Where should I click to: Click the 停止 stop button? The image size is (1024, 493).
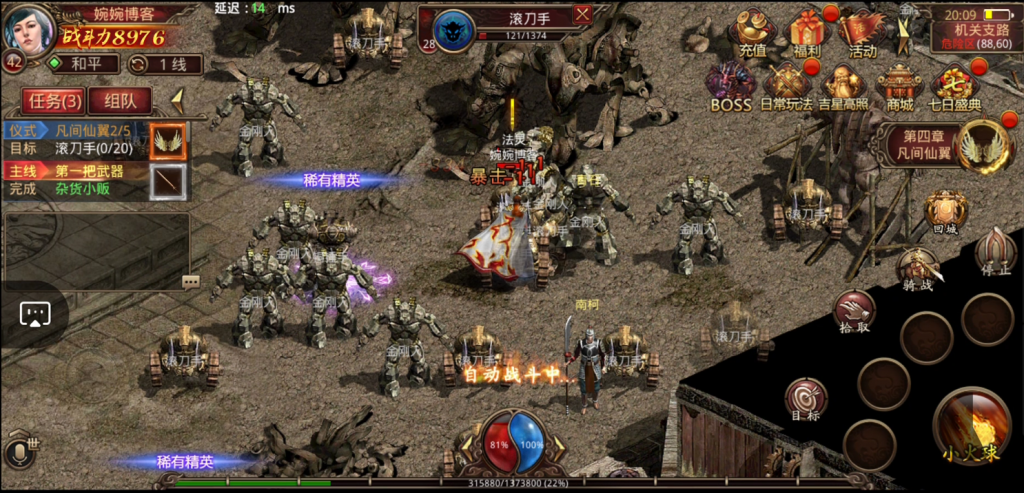pos(995,251)
